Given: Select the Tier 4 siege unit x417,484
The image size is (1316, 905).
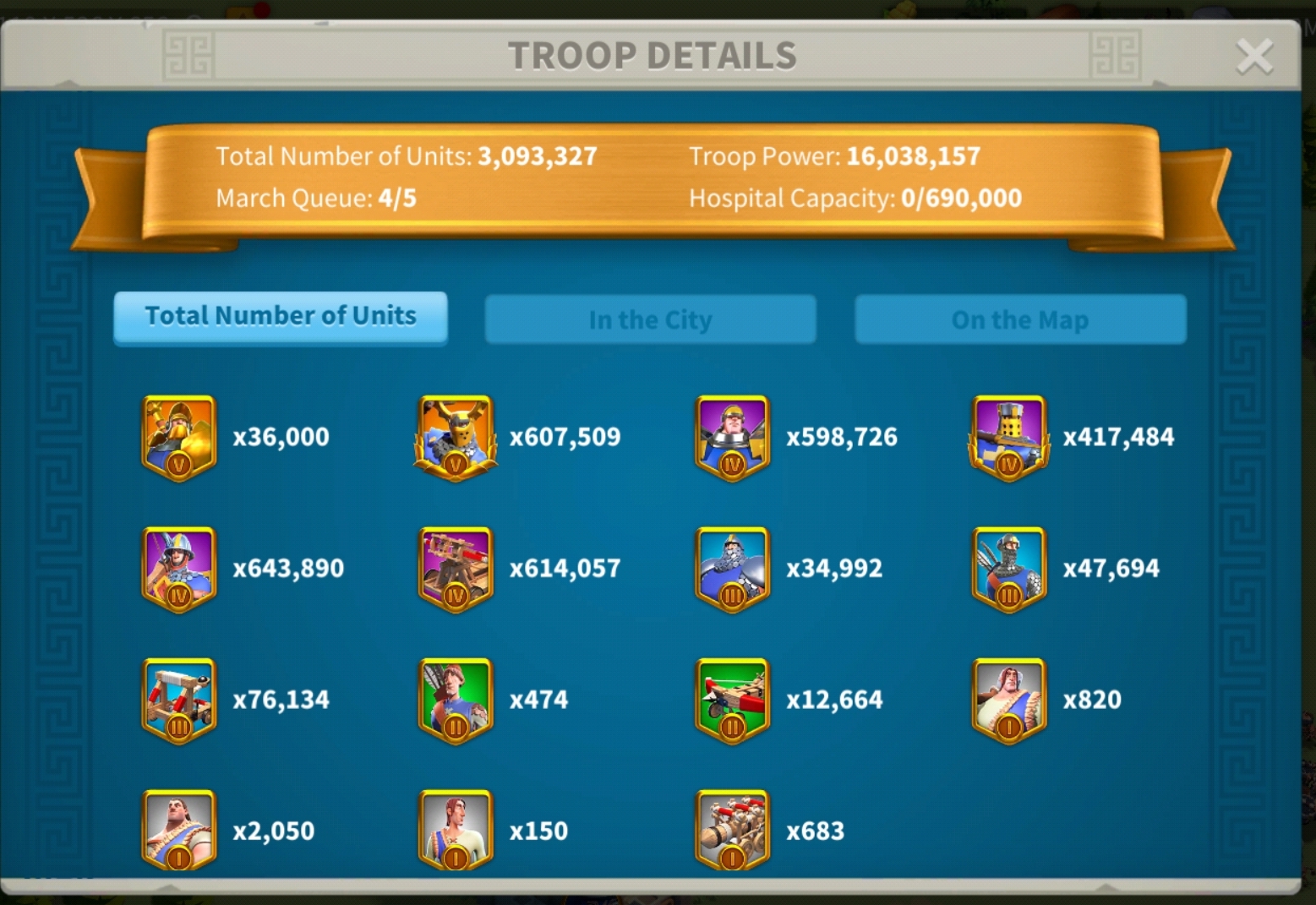Looking at the screenshot, I should [1008, 437].
